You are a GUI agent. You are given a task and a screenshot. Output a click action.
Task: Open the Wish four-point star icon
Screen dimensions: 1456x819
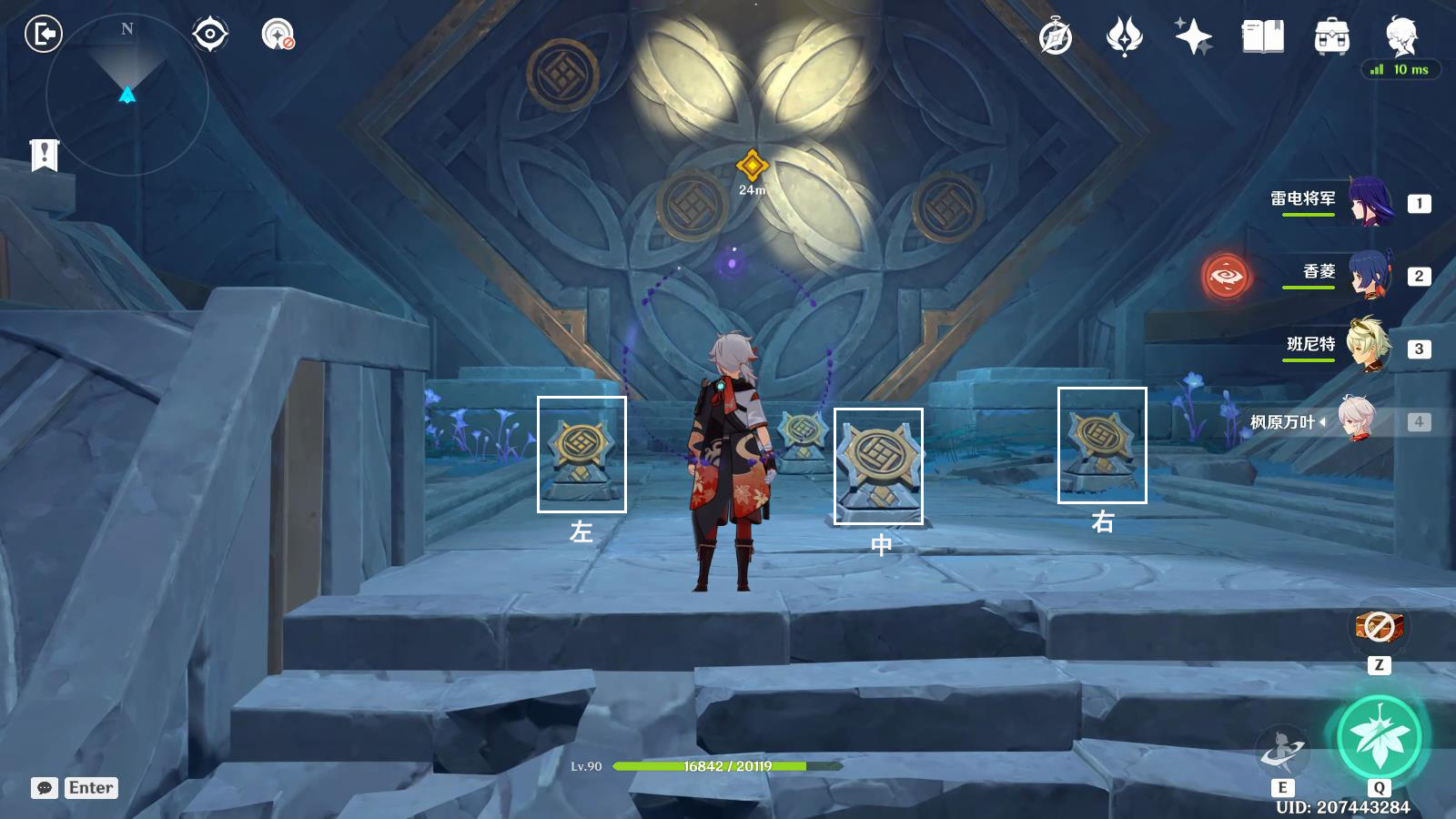pyautogui.click(x=1193, y=37)
